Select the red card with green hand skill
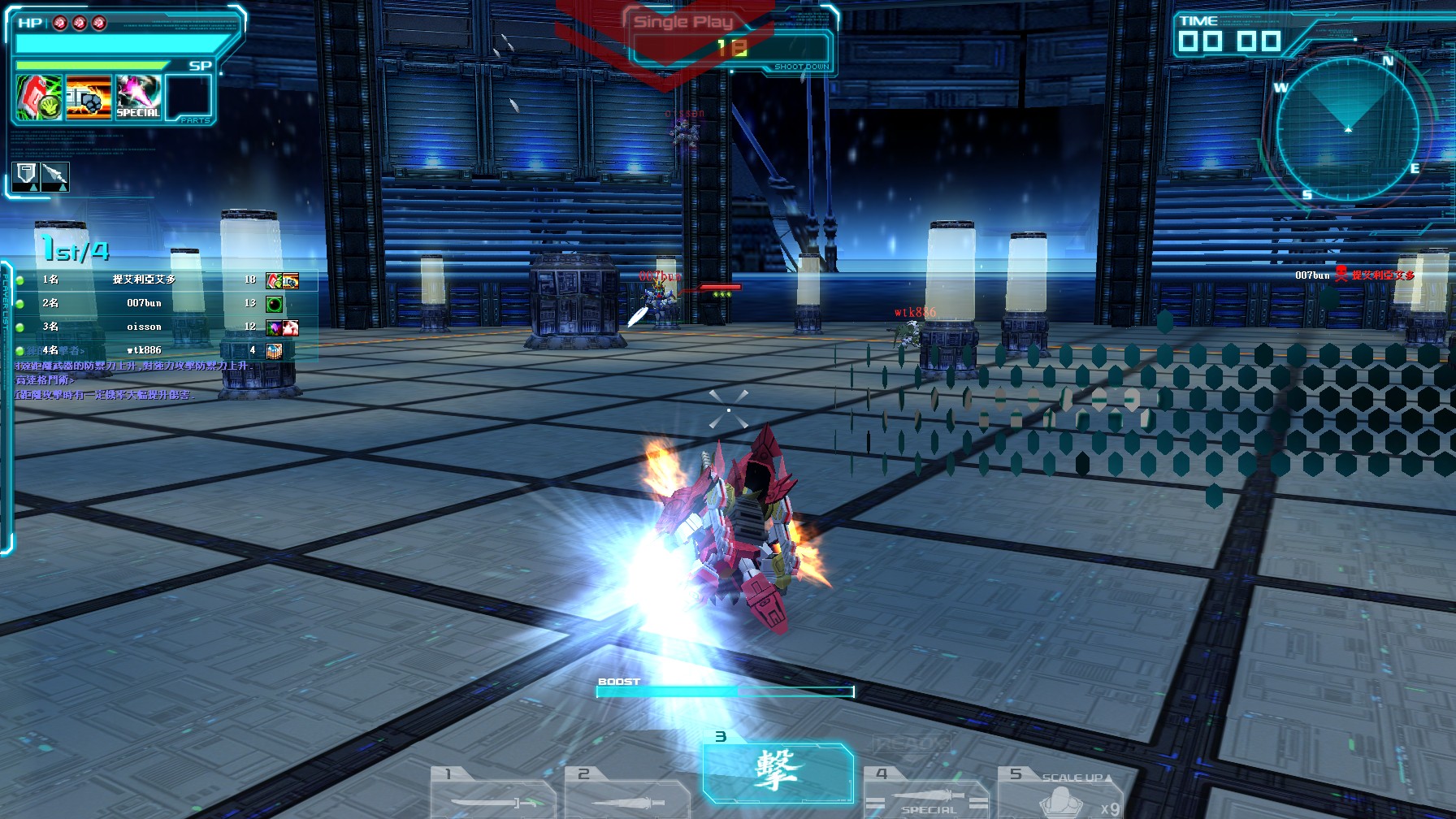 (40, 97)
